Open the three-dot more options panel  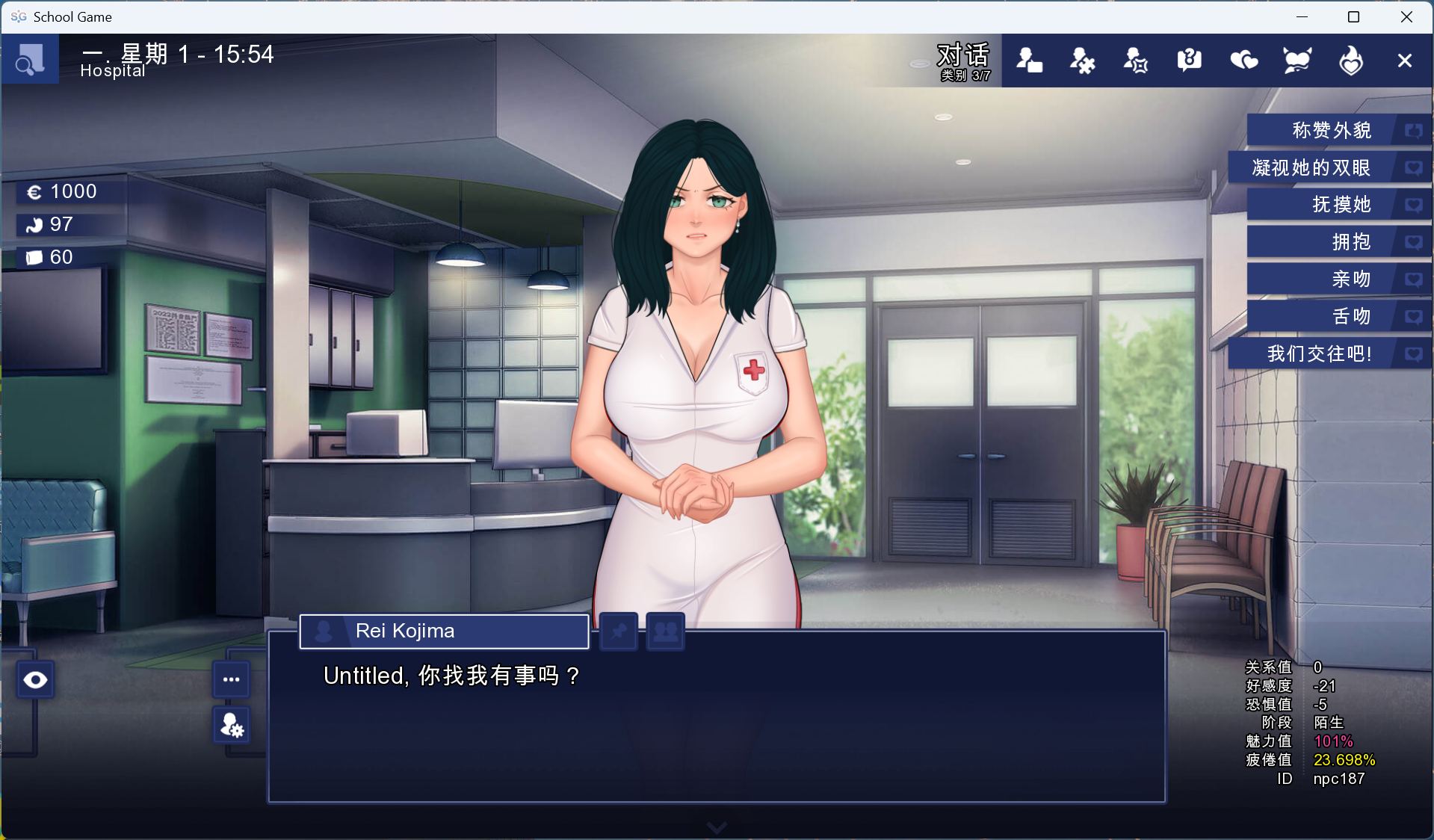[x=232, y=679]
